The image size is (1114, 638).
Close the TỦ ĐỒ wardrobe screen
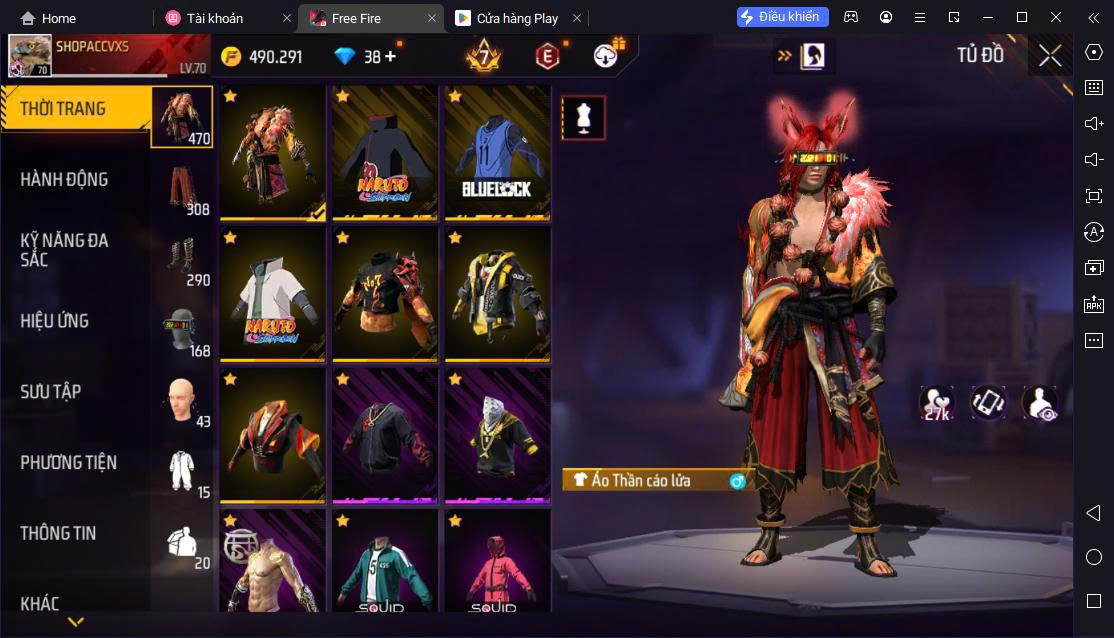pyautogui.click(x=1050, y=56)
